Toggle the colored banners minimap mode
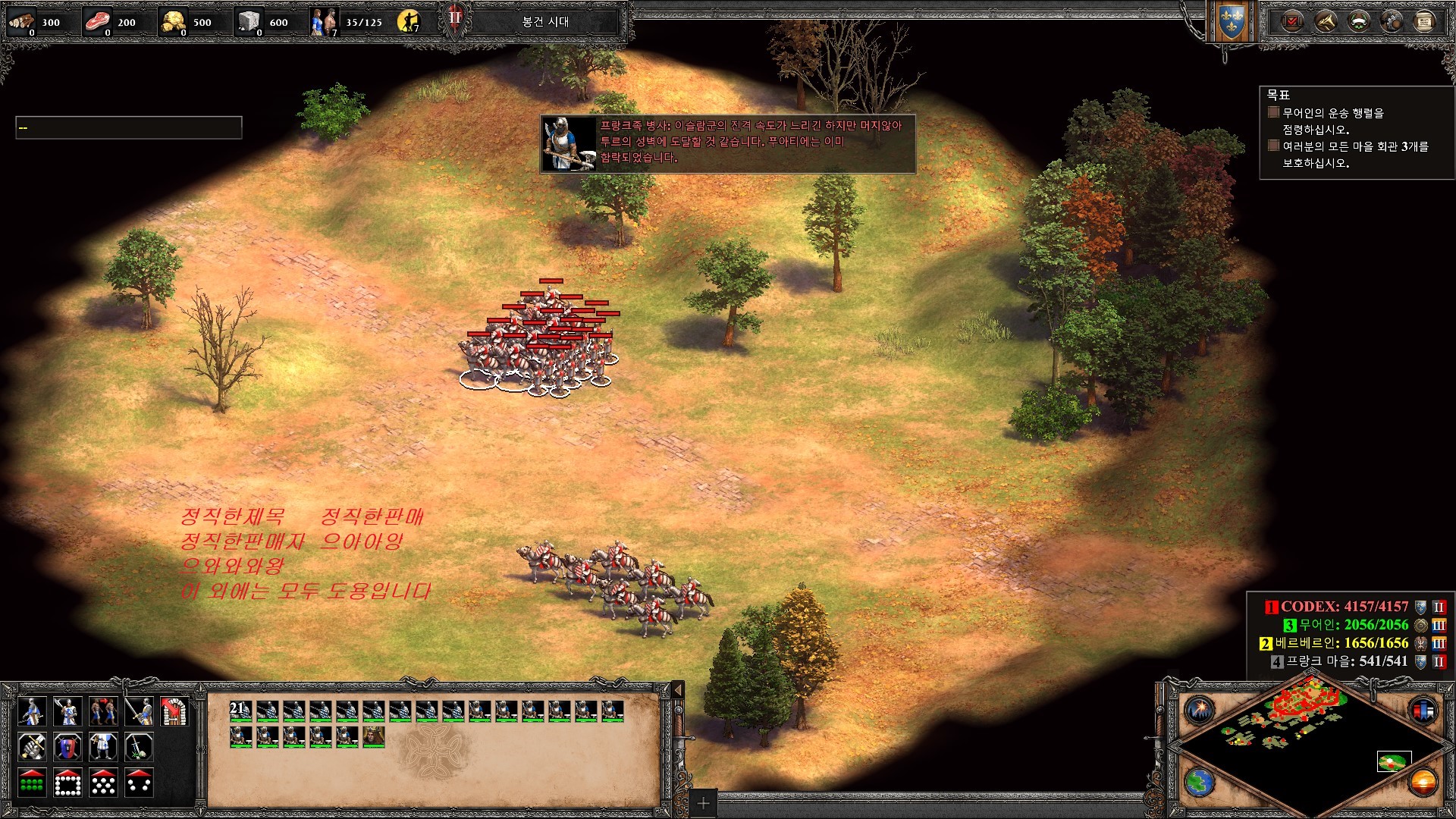Viewport: 1456px width, 819px height. [1423, 711]
